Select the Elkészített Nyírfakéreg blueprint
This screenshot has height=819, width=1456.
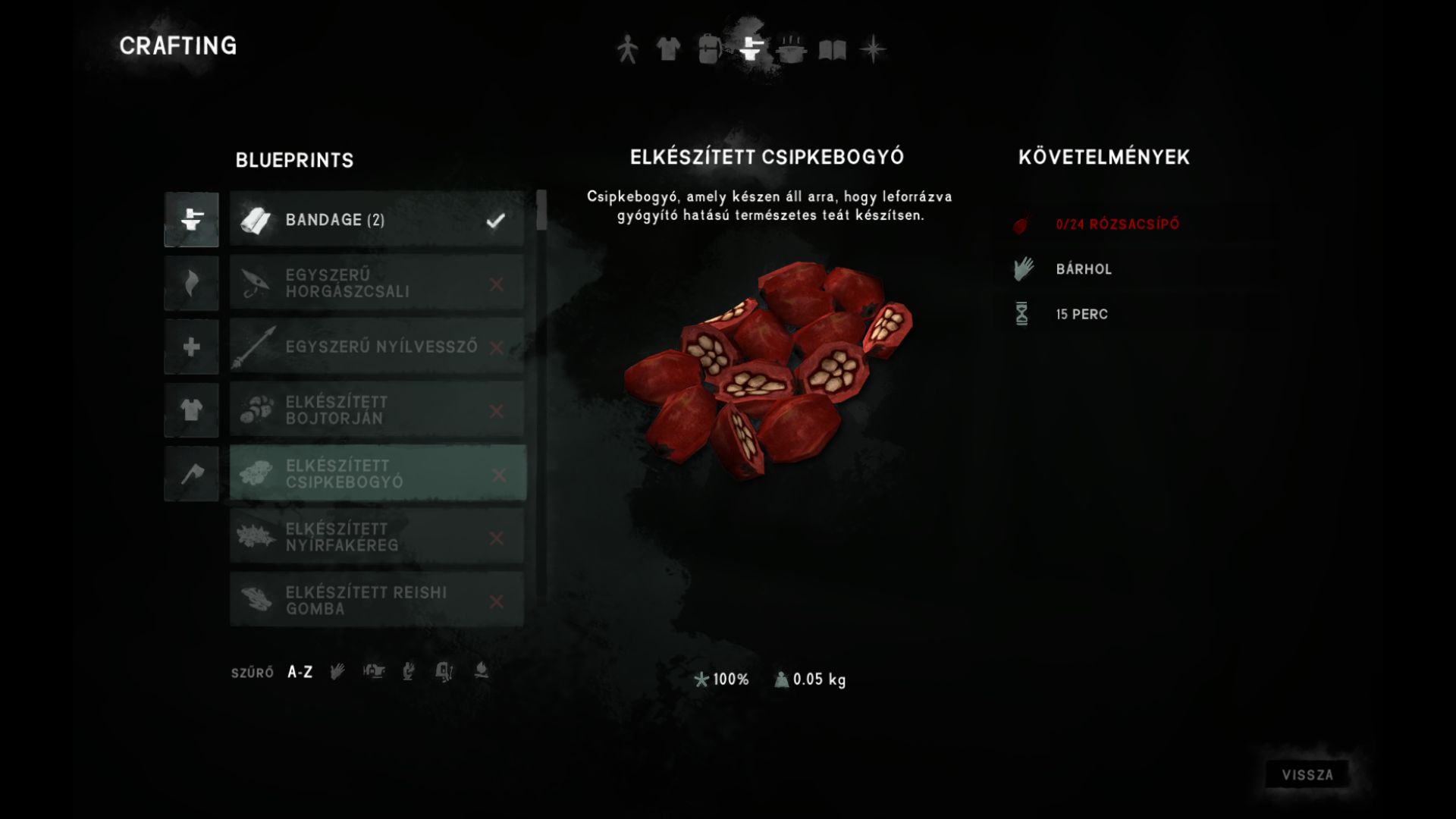[x=377, y=537]
